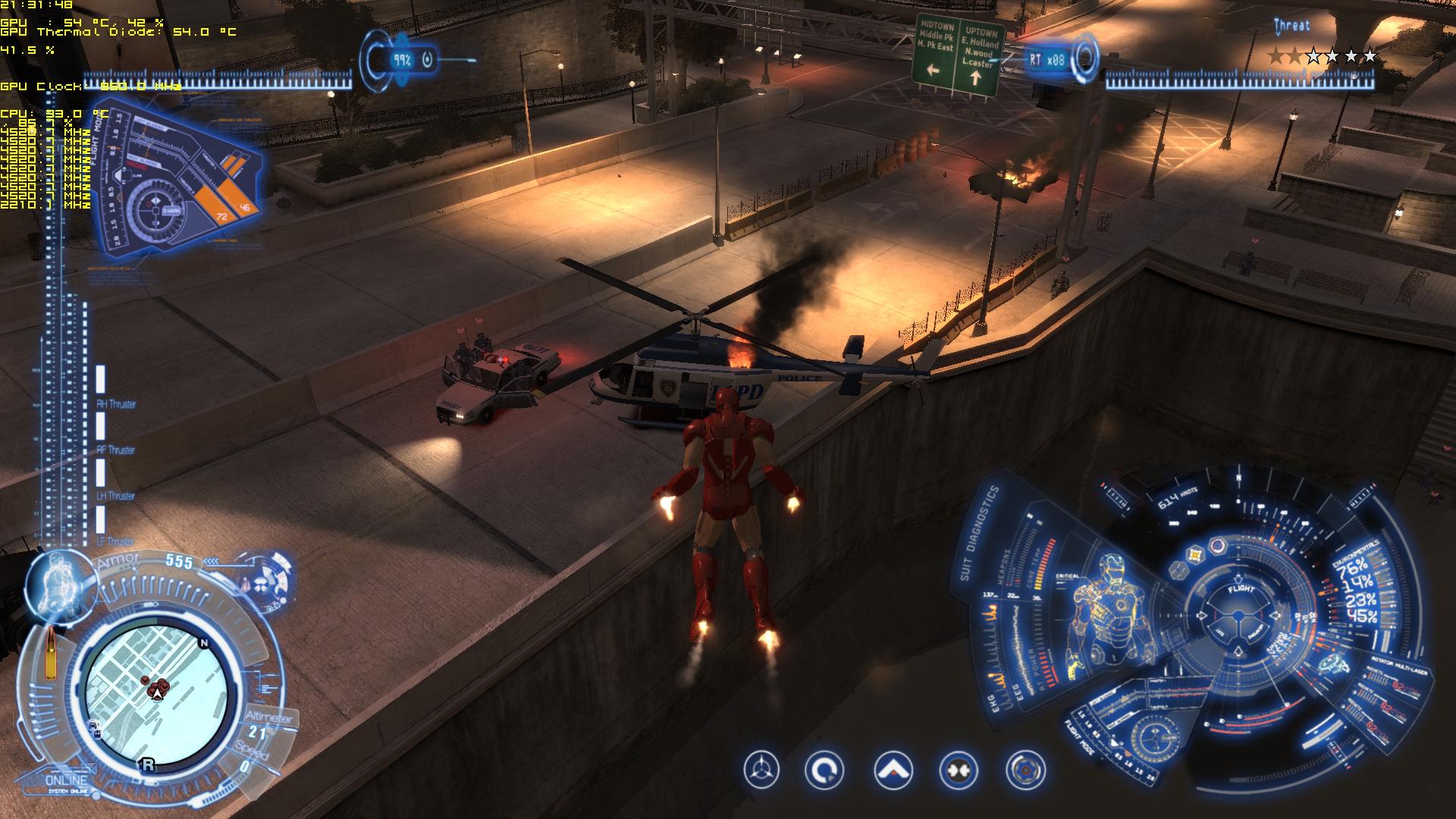This screenshot has height=819, width=1456.
Task: Select the three-pronged propeller icon
Action: pyautogui.click(x=761, y=770)
